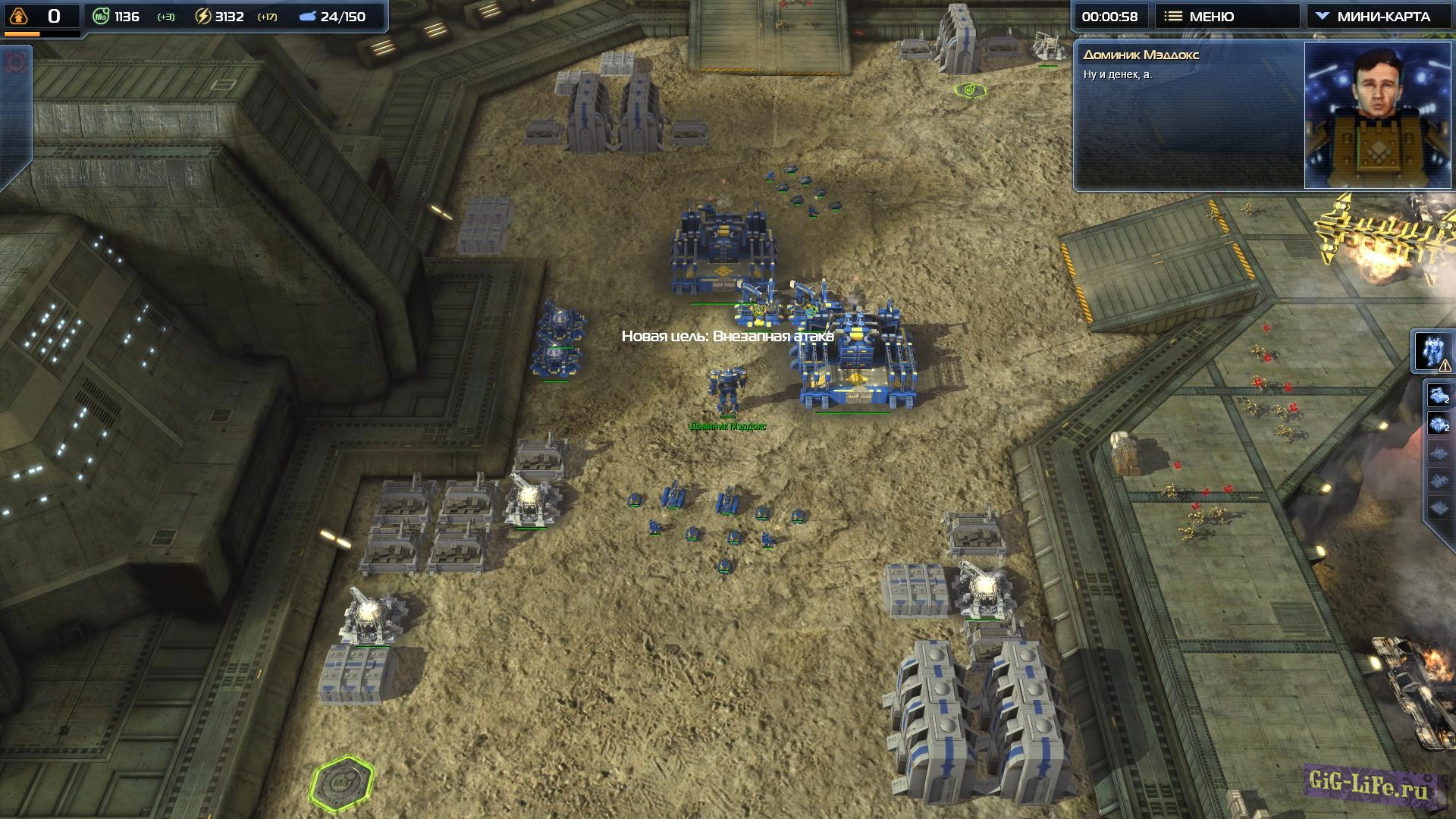The width and height of the screenshot is (1456, 819).
Task: Select the tank group icon showing 2
Action: pos(1439,395)
